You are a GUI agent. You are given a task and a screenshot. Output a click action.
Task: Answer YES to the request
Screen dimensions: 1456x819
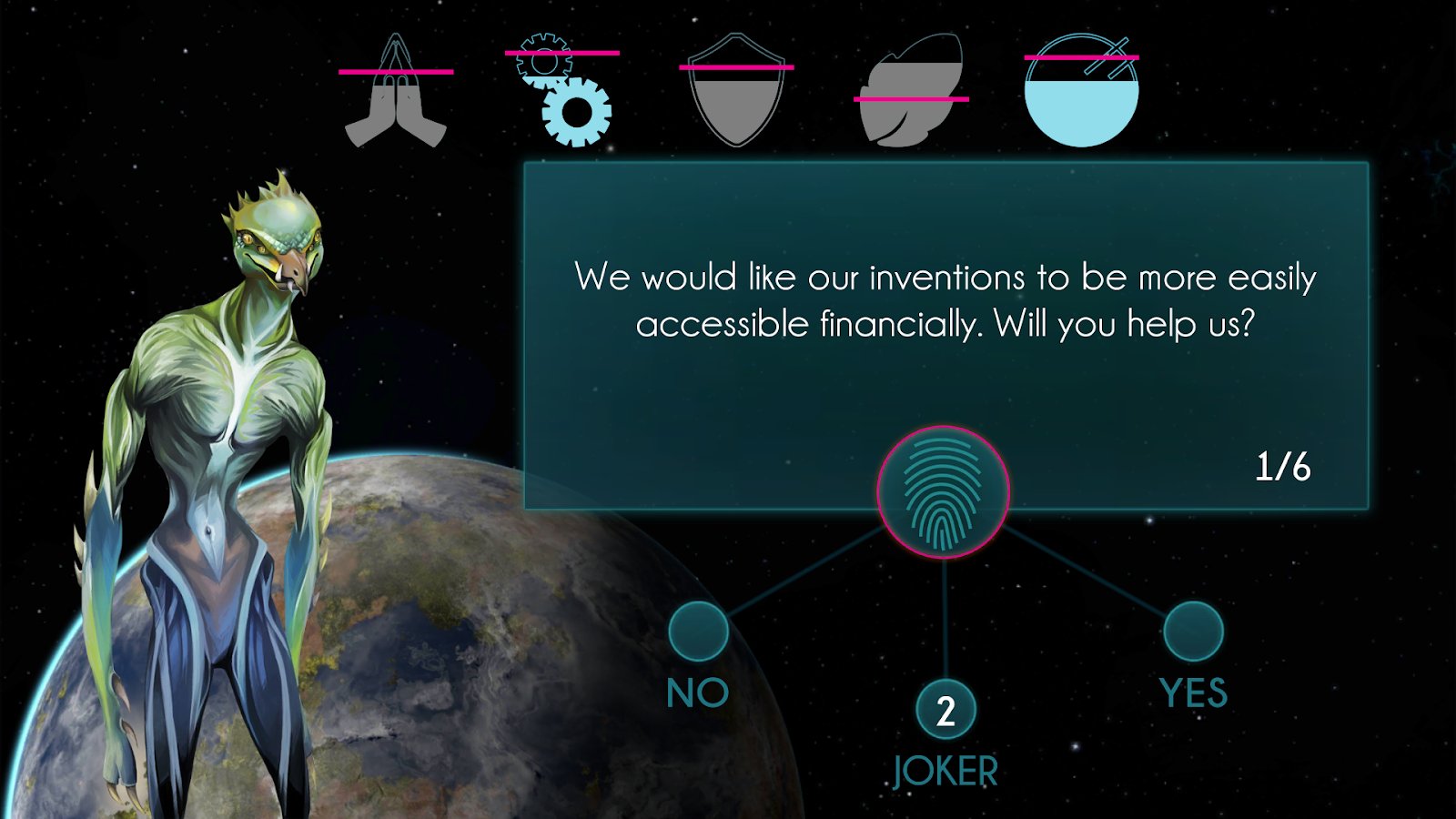click(1192, 632)
